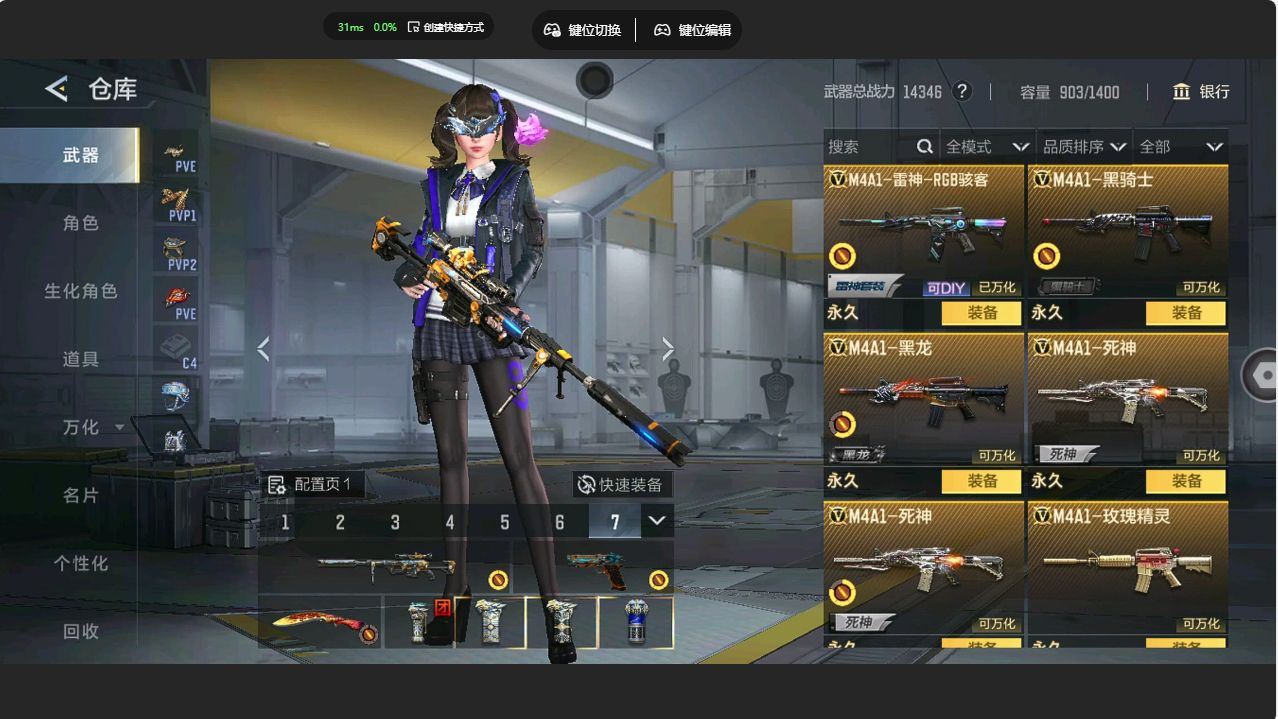Switch to loadout slot 3

pos(395,522)
